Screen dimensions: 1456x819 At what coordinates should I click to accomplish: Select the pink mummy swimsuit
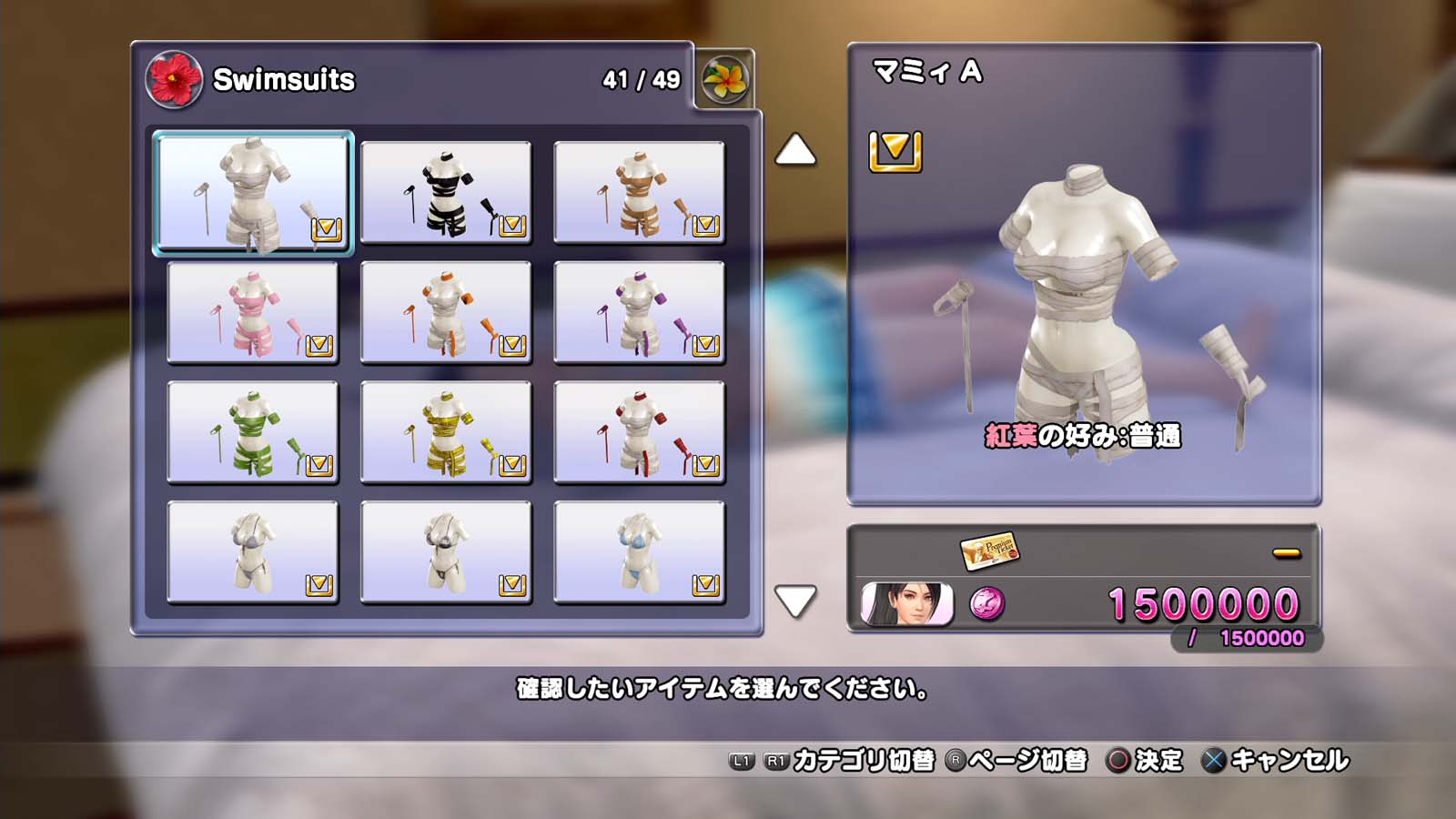[253, 313]
